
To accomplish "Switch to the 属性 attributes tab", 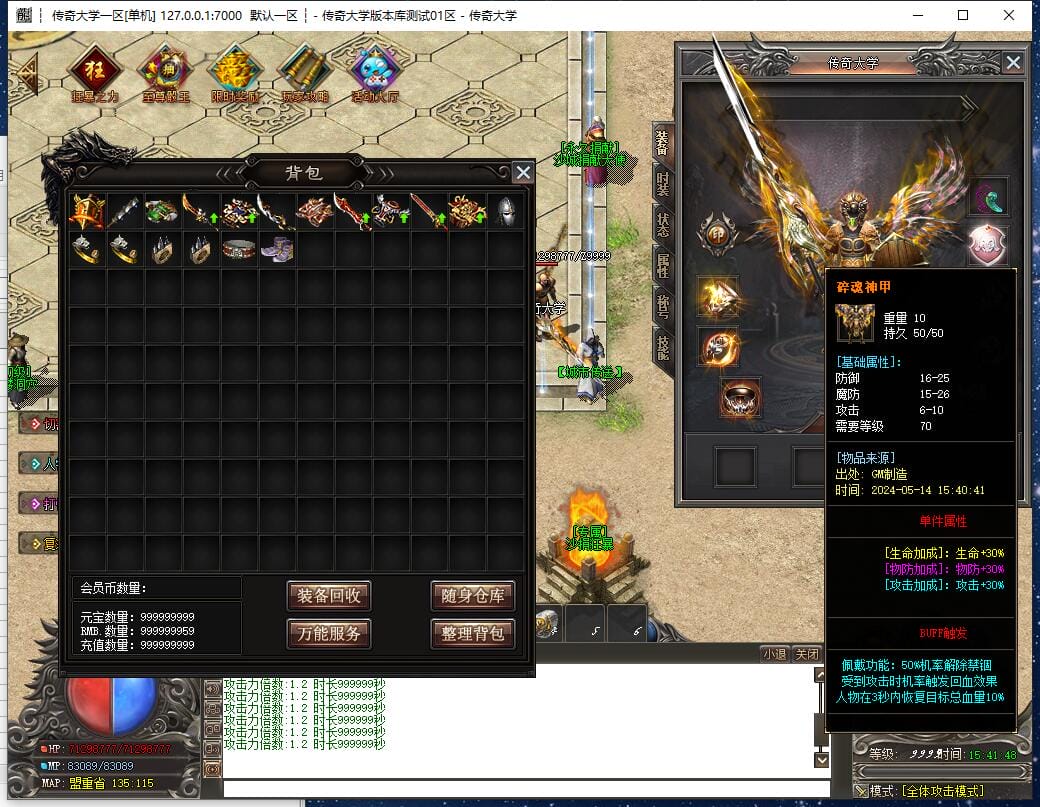I will pyautogui.click(x=662, y=265).
